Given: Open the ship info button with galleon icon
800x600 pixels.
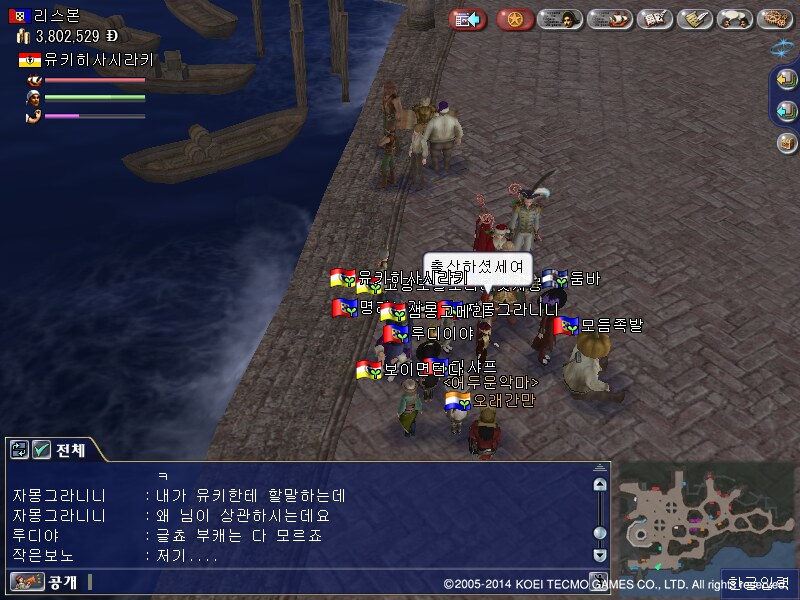Looking at the screenshot, I should [x=609, y=19].
